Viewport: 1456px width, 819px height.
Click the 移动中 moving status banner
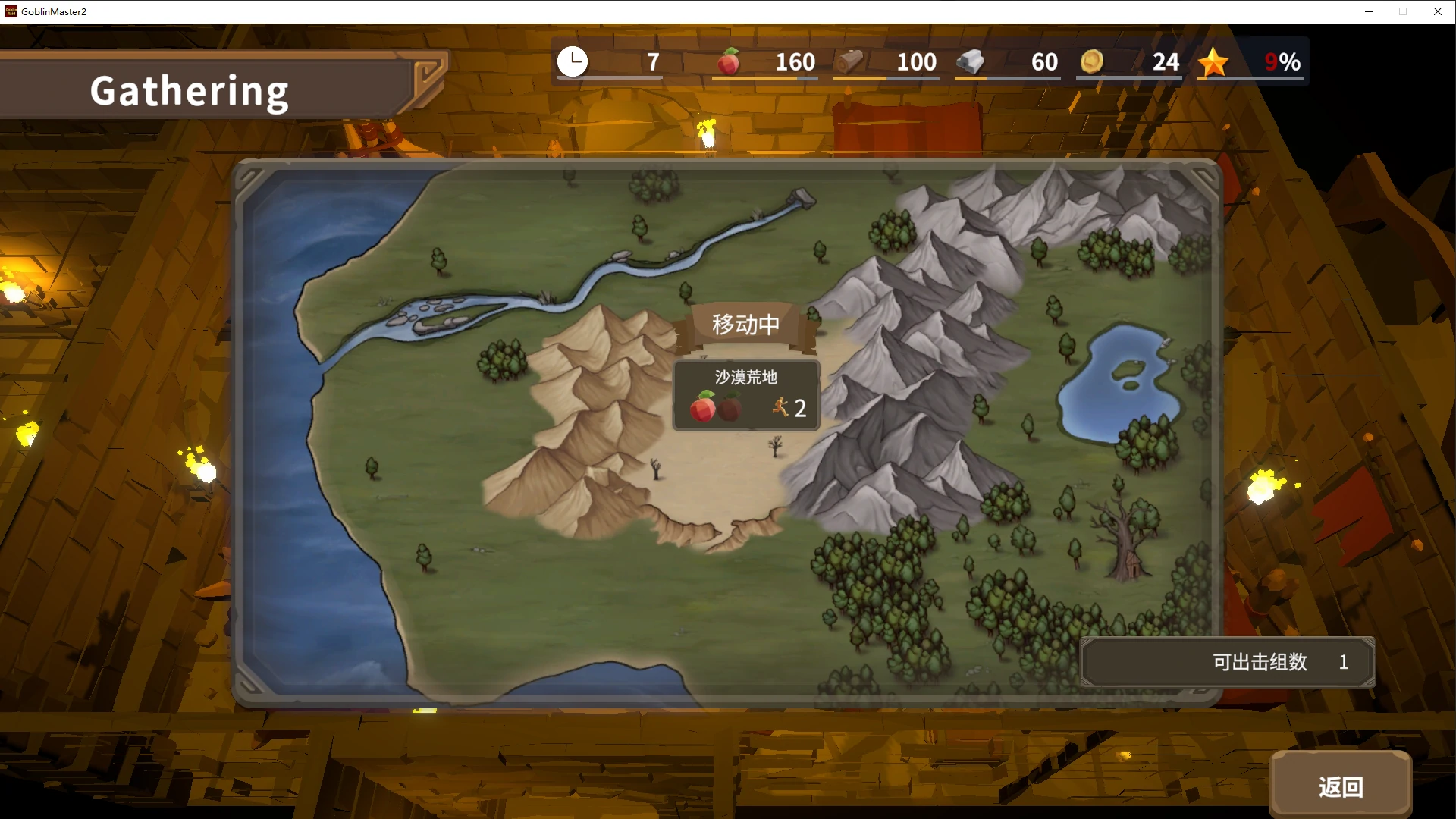click(745, 325)
